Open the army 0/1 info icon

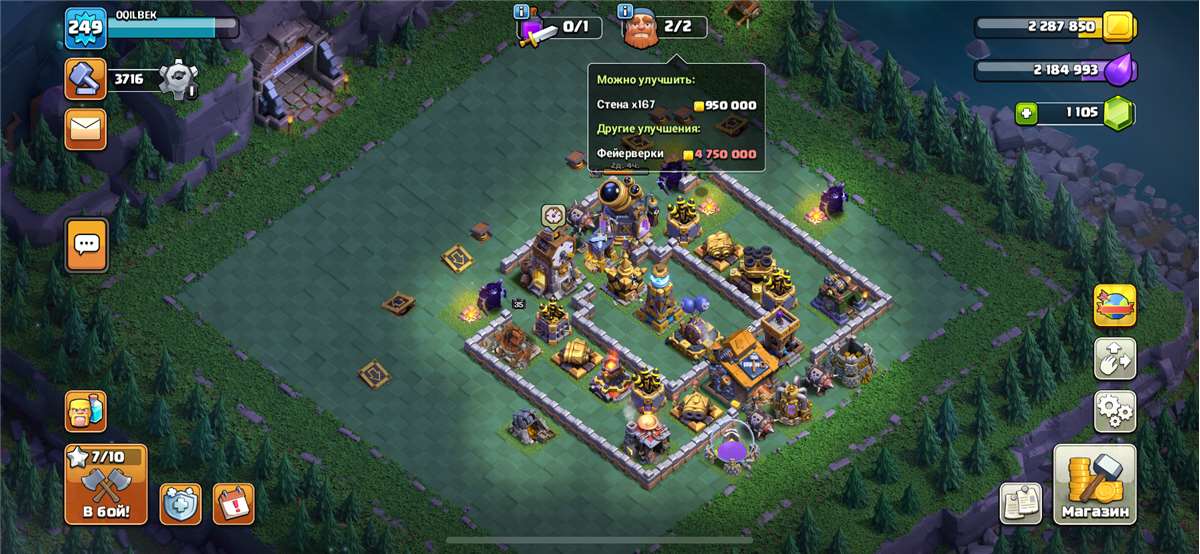pos(521,12)
